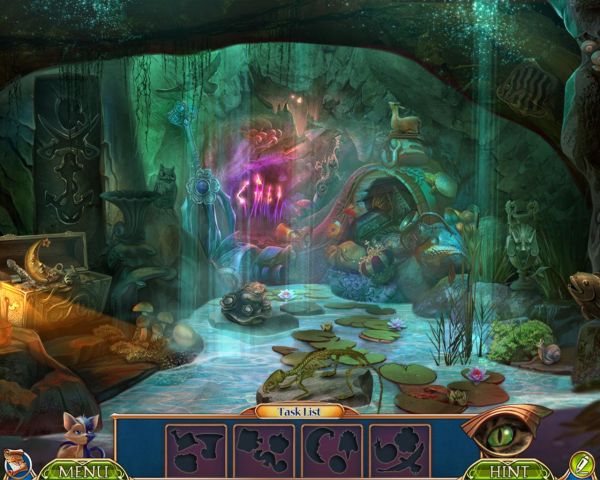Open the green pencil notes icon

pos(579,466)
